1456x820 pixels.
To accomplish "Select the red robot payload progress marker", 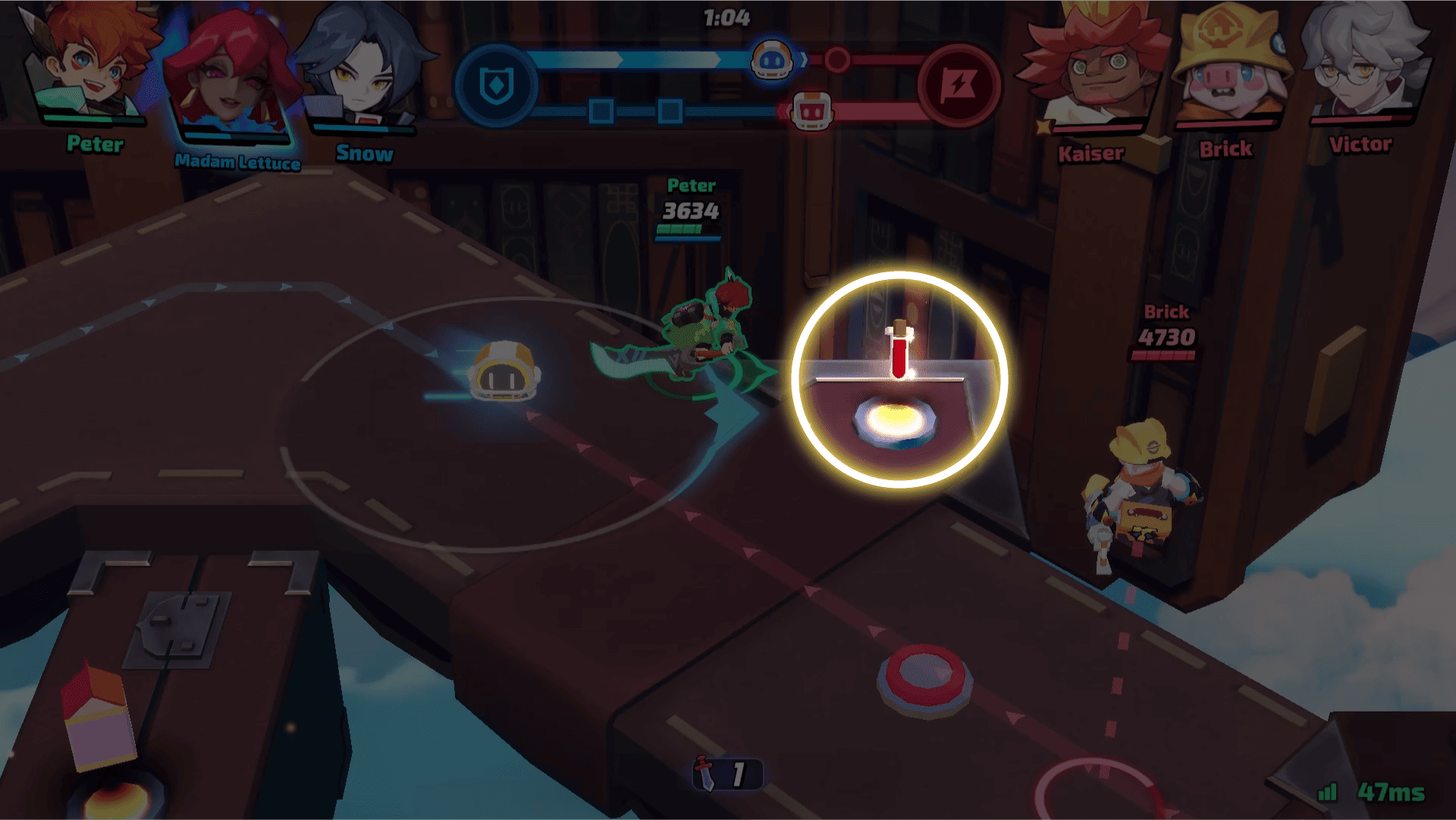I will [811, 112].
